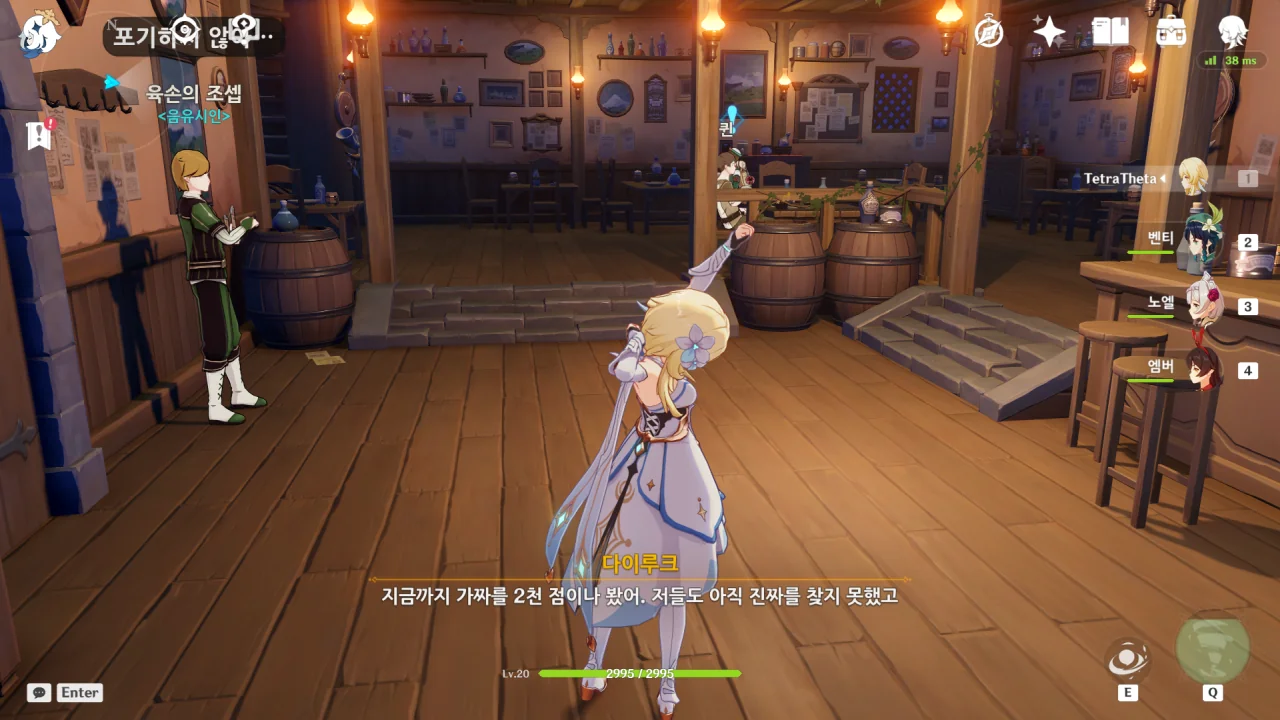Switch to party member 벤티

(x=1196, y=242)
